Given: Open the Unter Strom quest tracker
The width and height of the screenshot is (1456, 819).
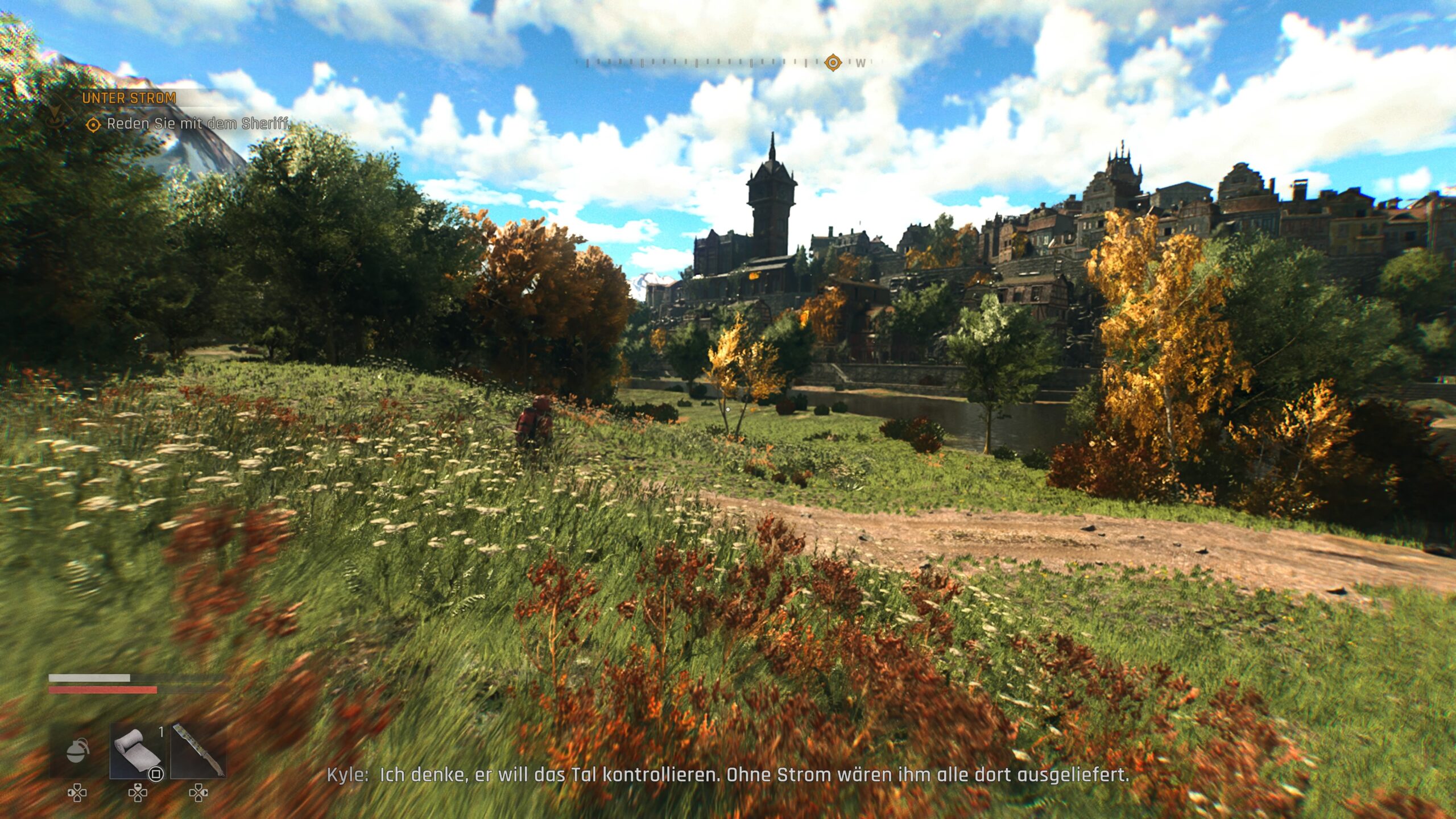Looking at the screenshot, I should pyautogui.click(x=129, y=98).
